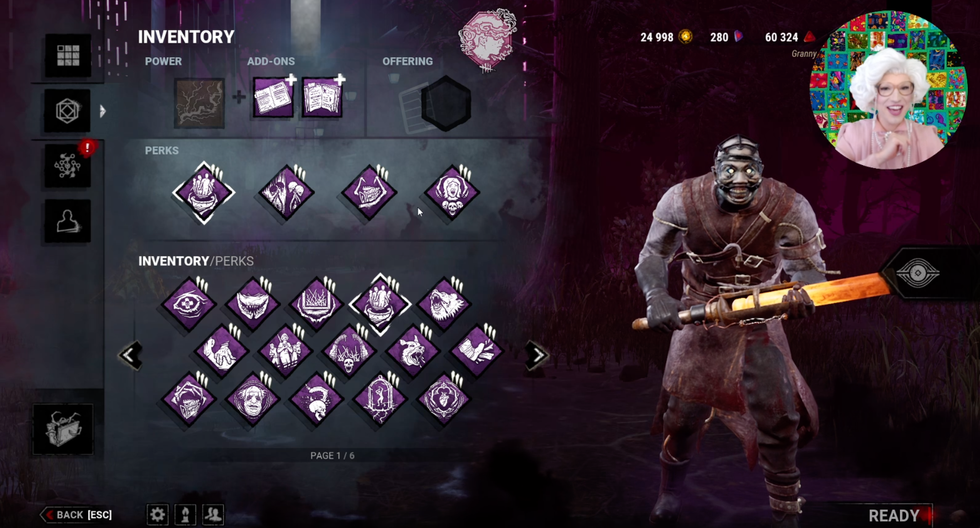Image resolution: width=980 pixels, height=528 pixels.
Task: Open the nine-square grid tab in the sidebar
Action: (x=68, y=57)
